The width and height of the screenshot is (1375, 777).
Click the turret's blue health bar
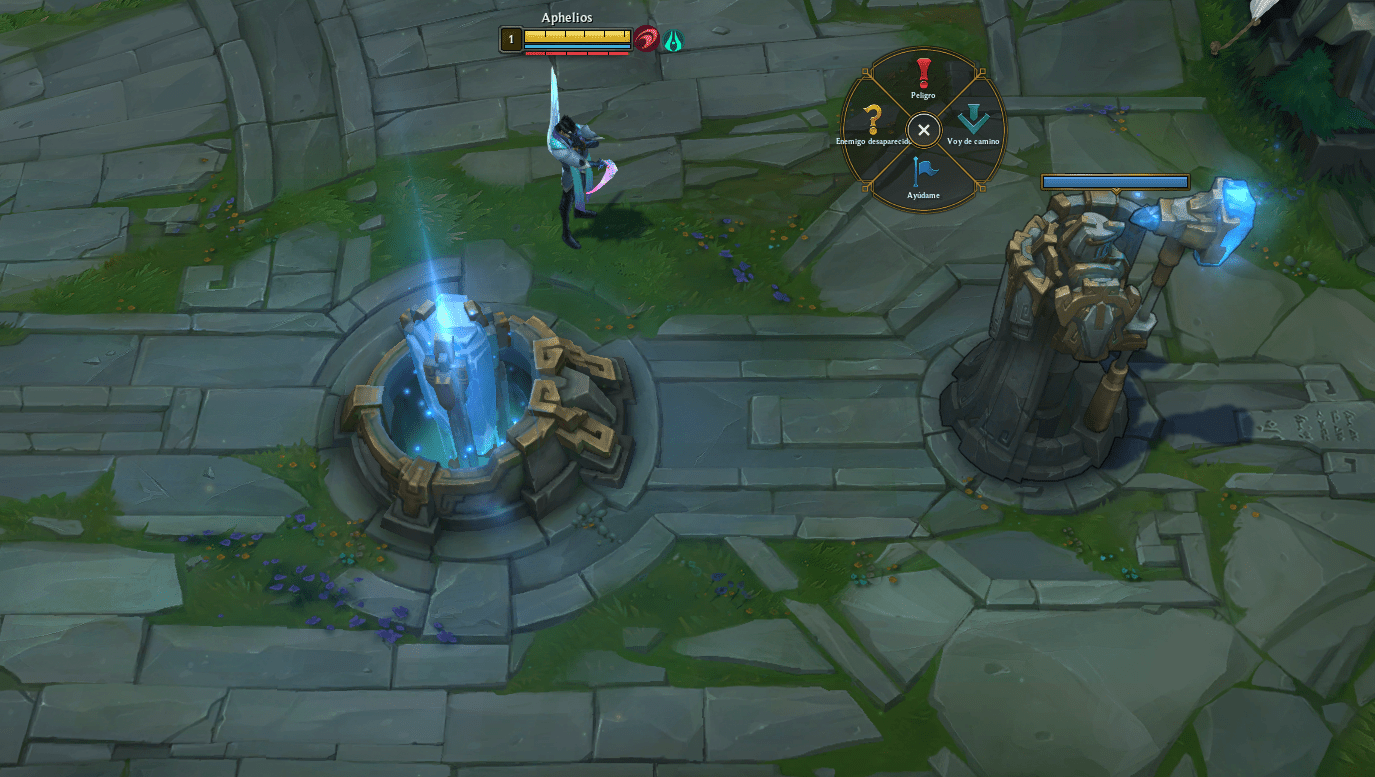click(x=1113, y=181)
